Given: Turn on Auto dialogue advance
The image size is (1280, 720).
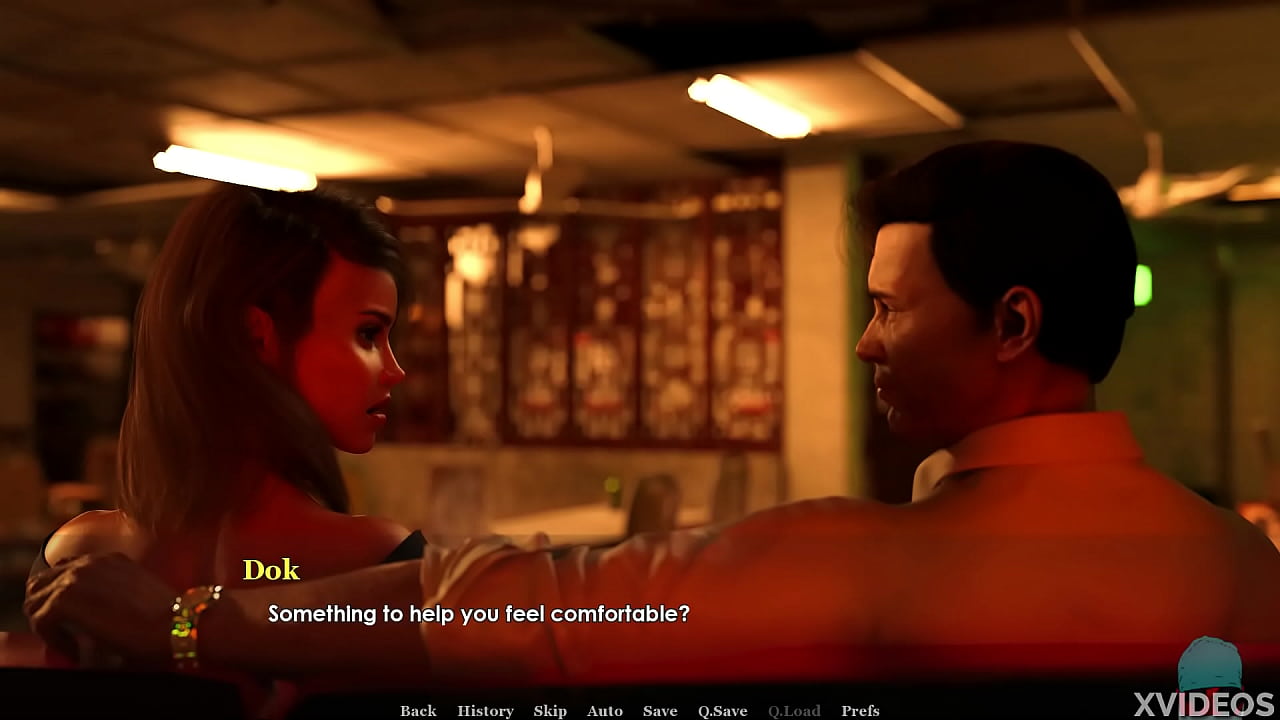Looking at the screenshot, I should point(605,711).
